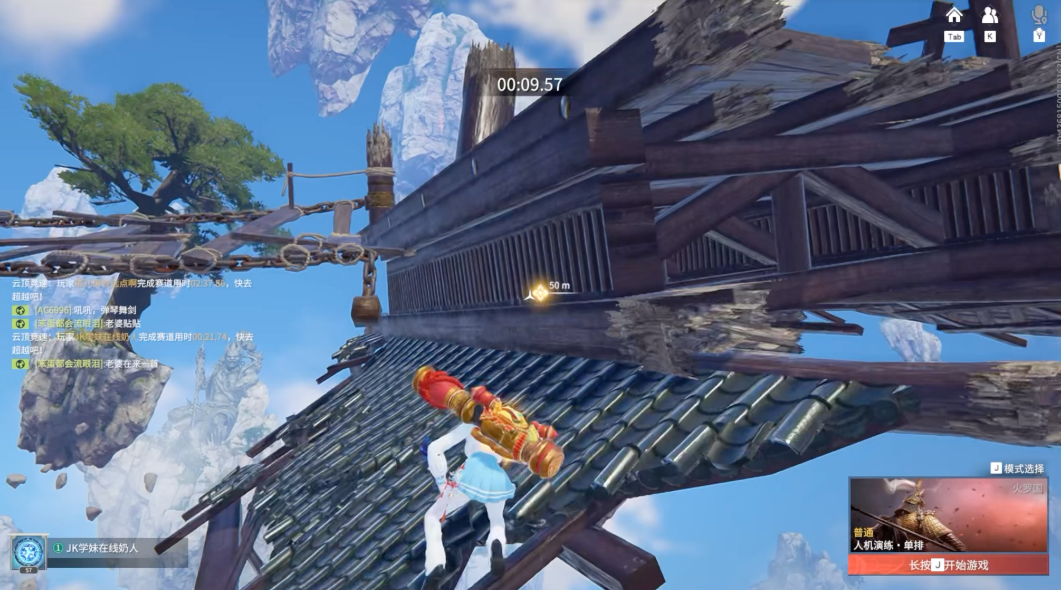
Task: Open the home lobby icon
Action: coord(954,15)
